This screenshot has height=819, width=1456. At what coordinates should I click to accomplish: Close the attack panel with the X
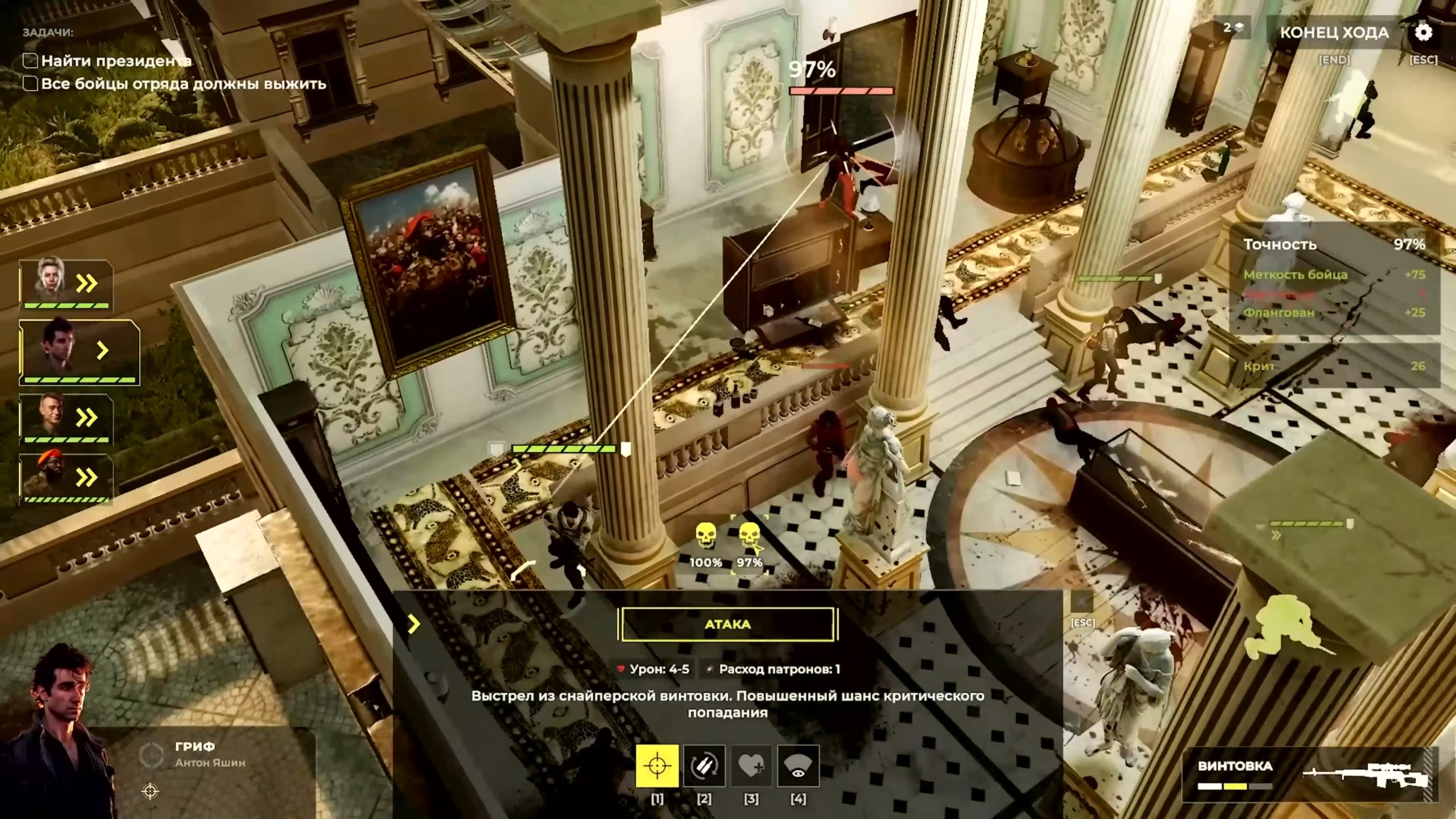(1082, 602)
